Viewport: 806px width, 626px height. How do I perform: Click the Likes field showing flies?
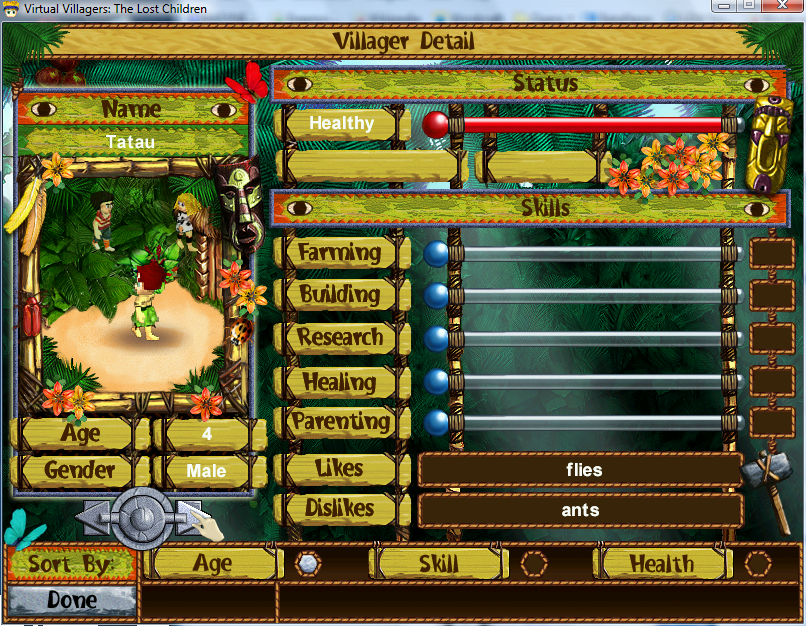click(580, 469)
